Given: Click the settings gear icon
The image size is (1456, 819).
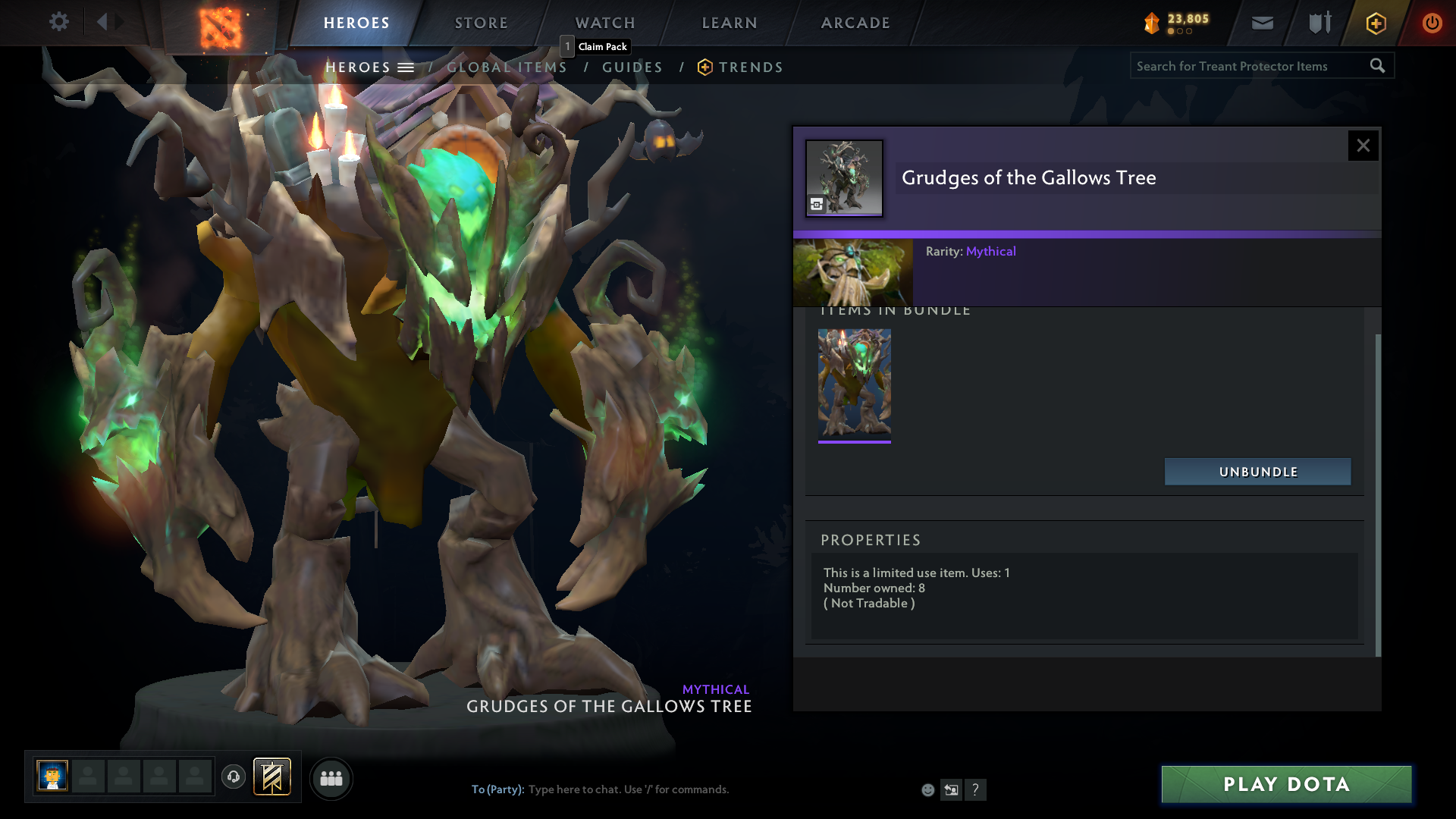Looking at the screenshot, I should pos(59,21).
